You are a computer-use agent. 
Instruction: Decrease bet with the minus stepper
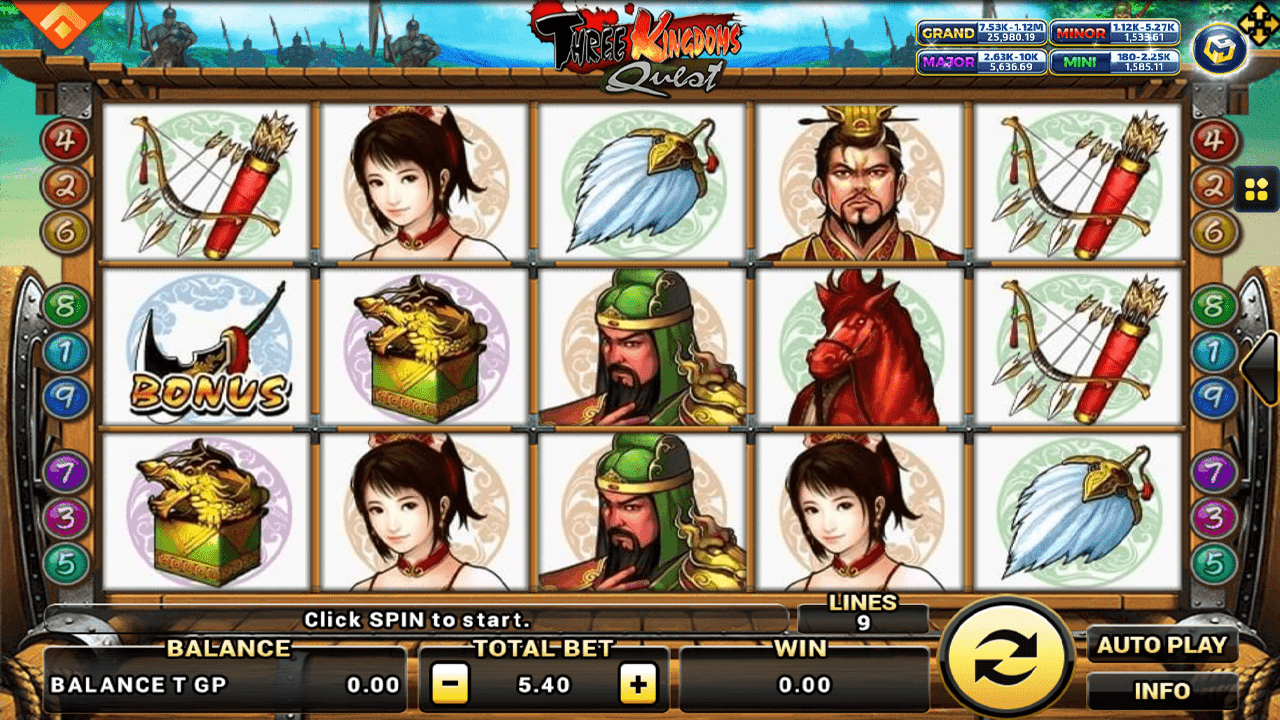(449, 686)
